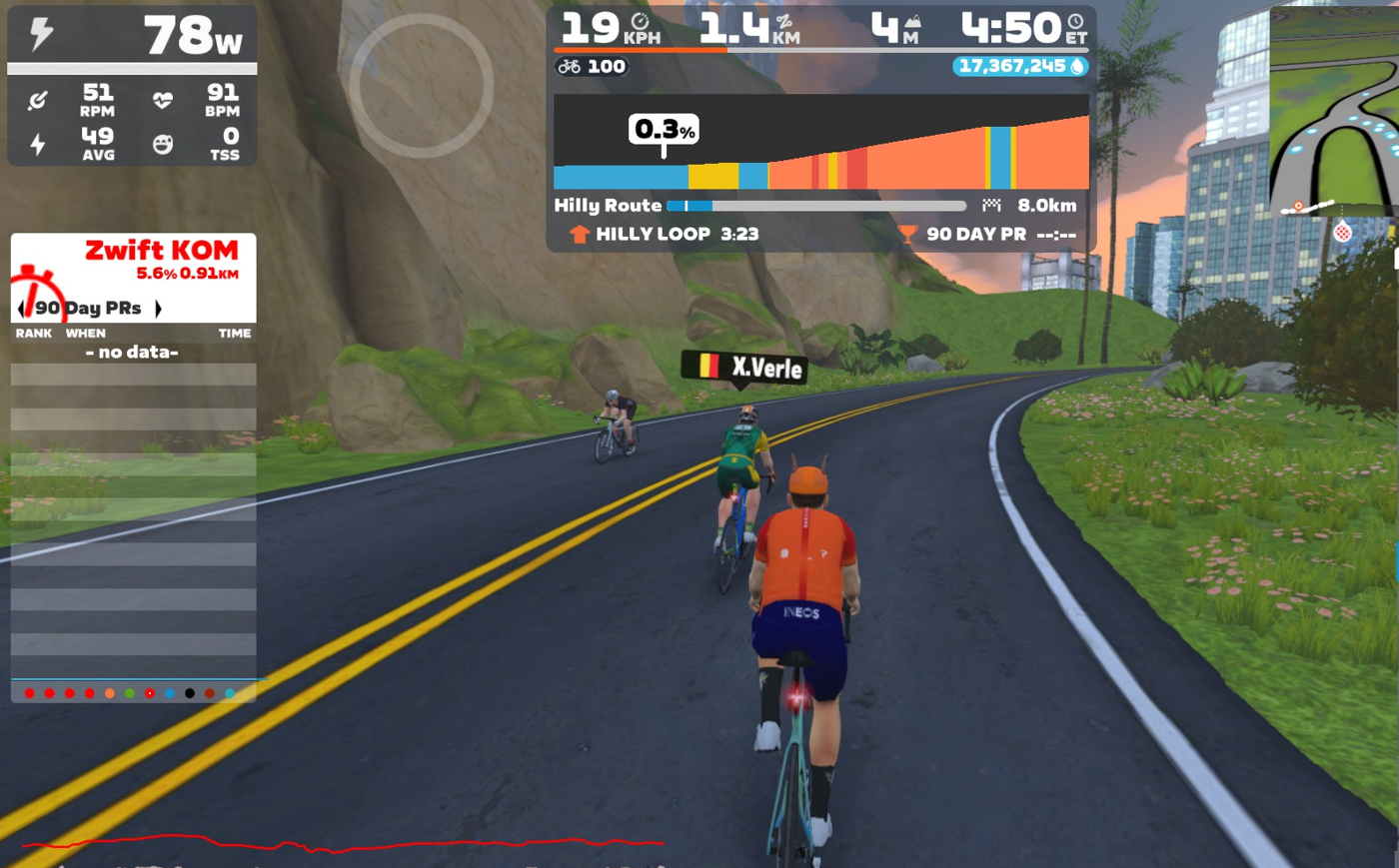Viewport: 1399px width, 868px height.
Task: Click the route elevation profile graph
Action: [x=820, y=143]
